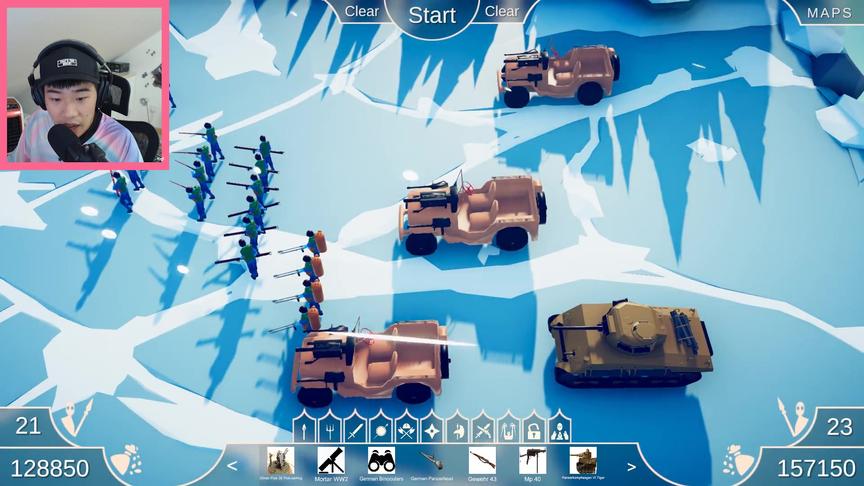Show previous units with left arrow

coord(233,466)
